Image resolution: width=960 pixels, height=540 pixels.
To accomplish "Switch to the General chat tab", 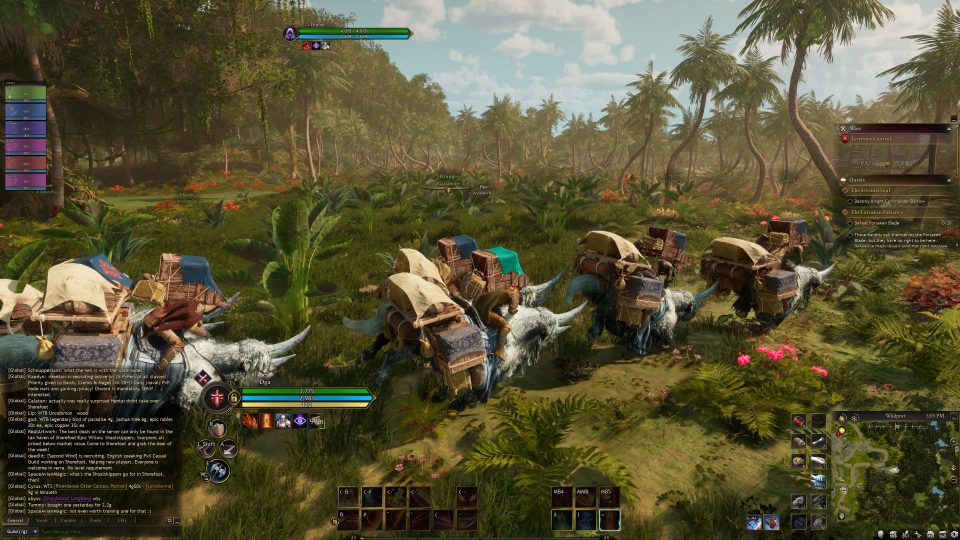I will [16, 520].
